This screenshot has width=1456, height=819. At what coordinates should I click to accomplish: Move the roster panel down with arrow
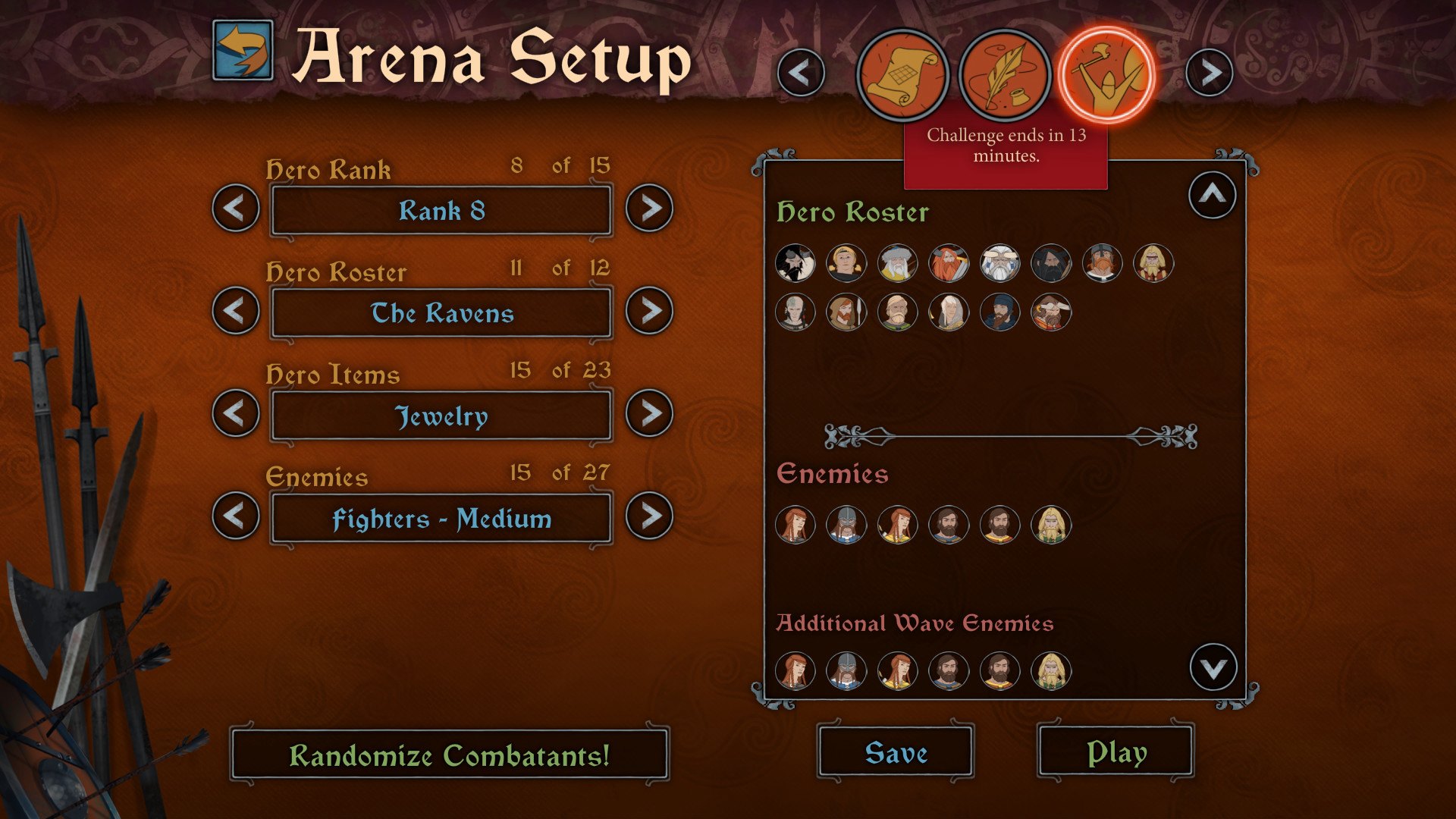click(x=1213, y=667)
